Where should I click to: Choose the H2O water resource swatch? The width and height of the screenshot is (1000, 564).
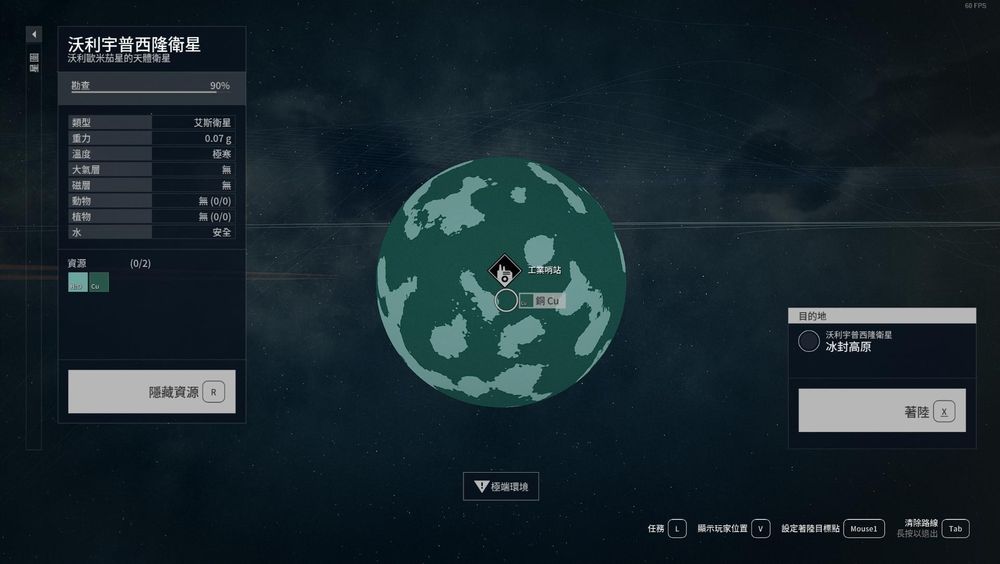[77, 284]
